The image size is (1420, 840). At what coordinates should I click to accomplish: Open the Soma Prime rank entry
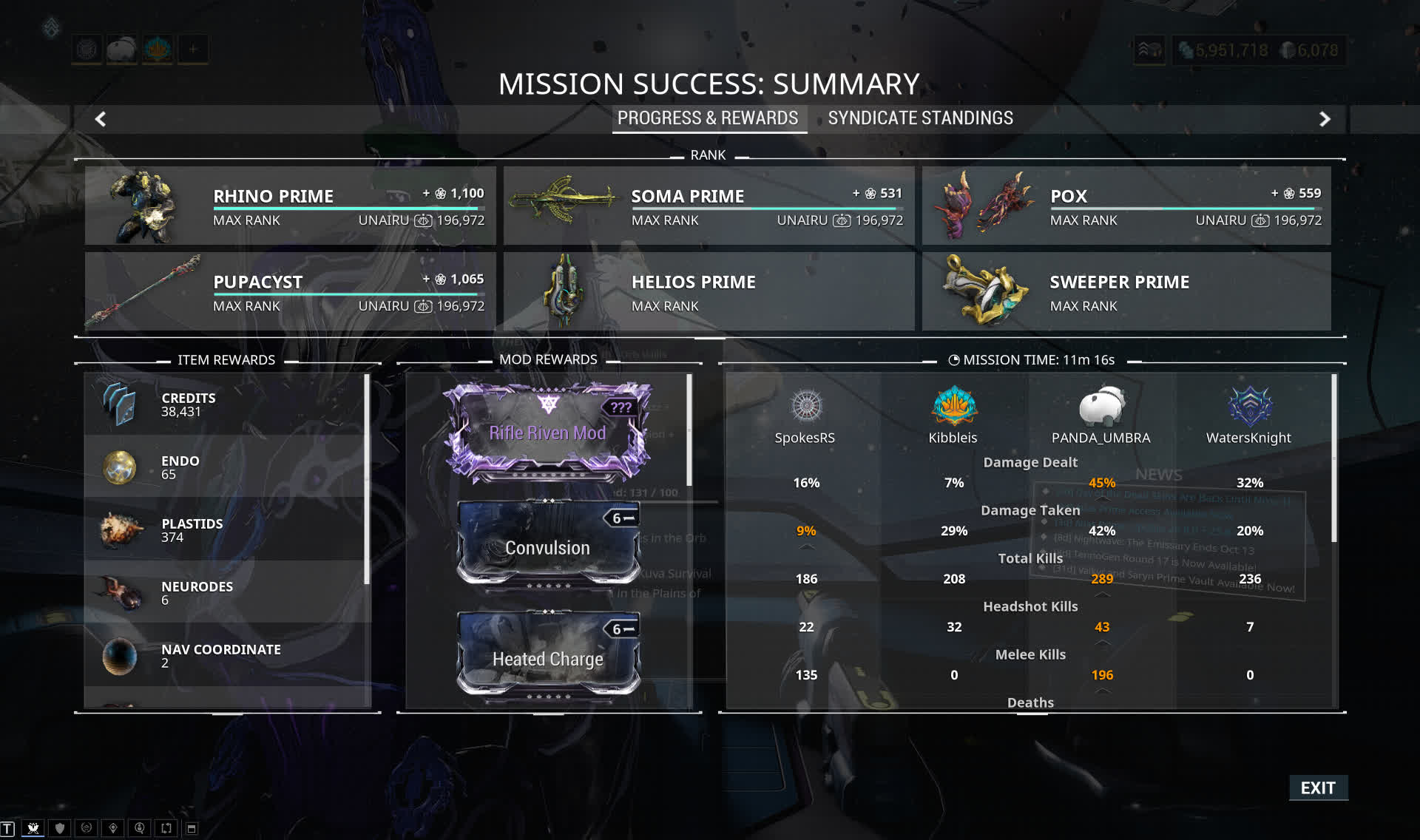point(709,206)
